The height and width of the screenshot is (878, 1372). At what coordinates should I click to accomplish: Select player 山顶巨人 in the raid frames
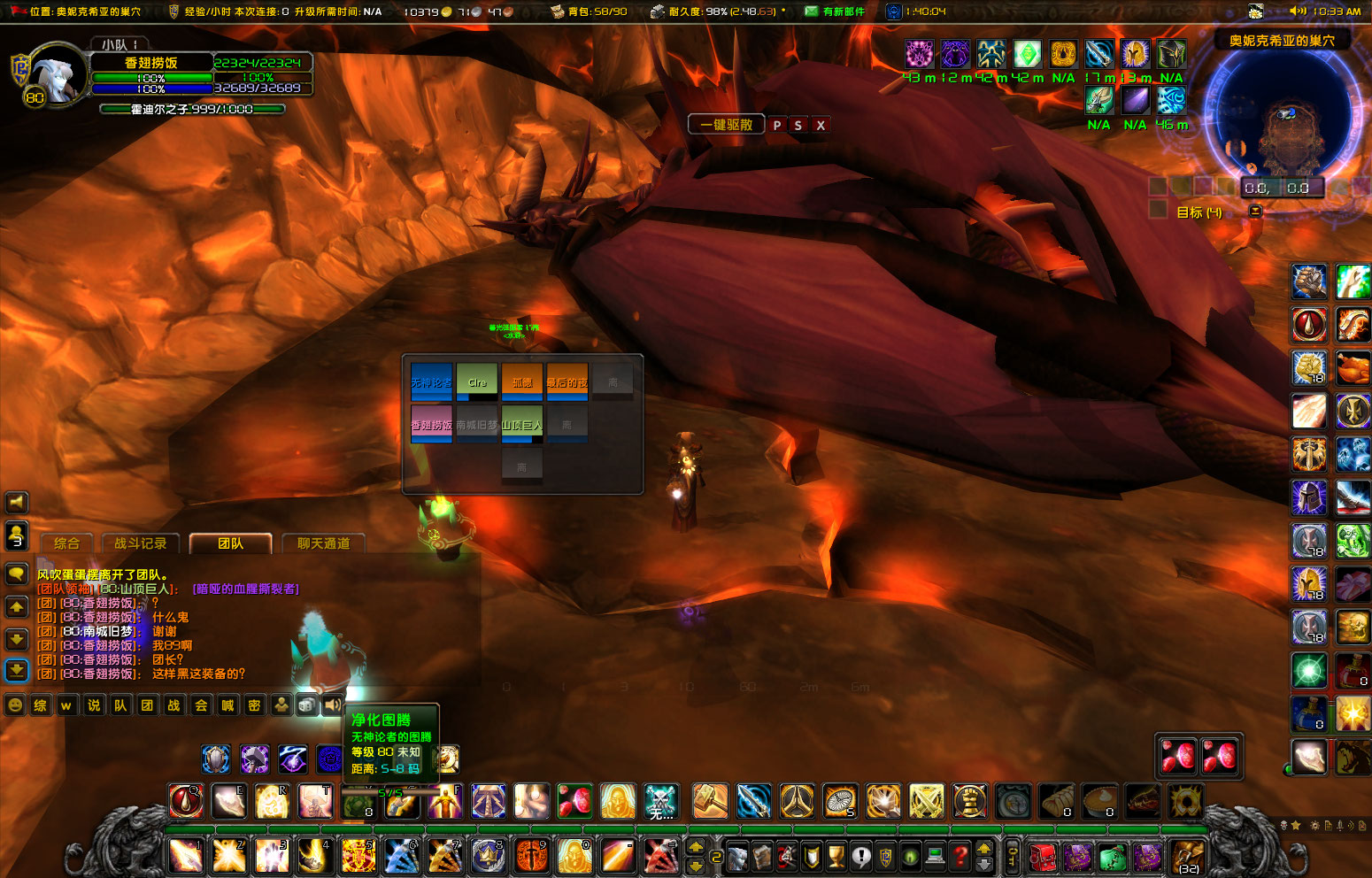click(522, 423)
